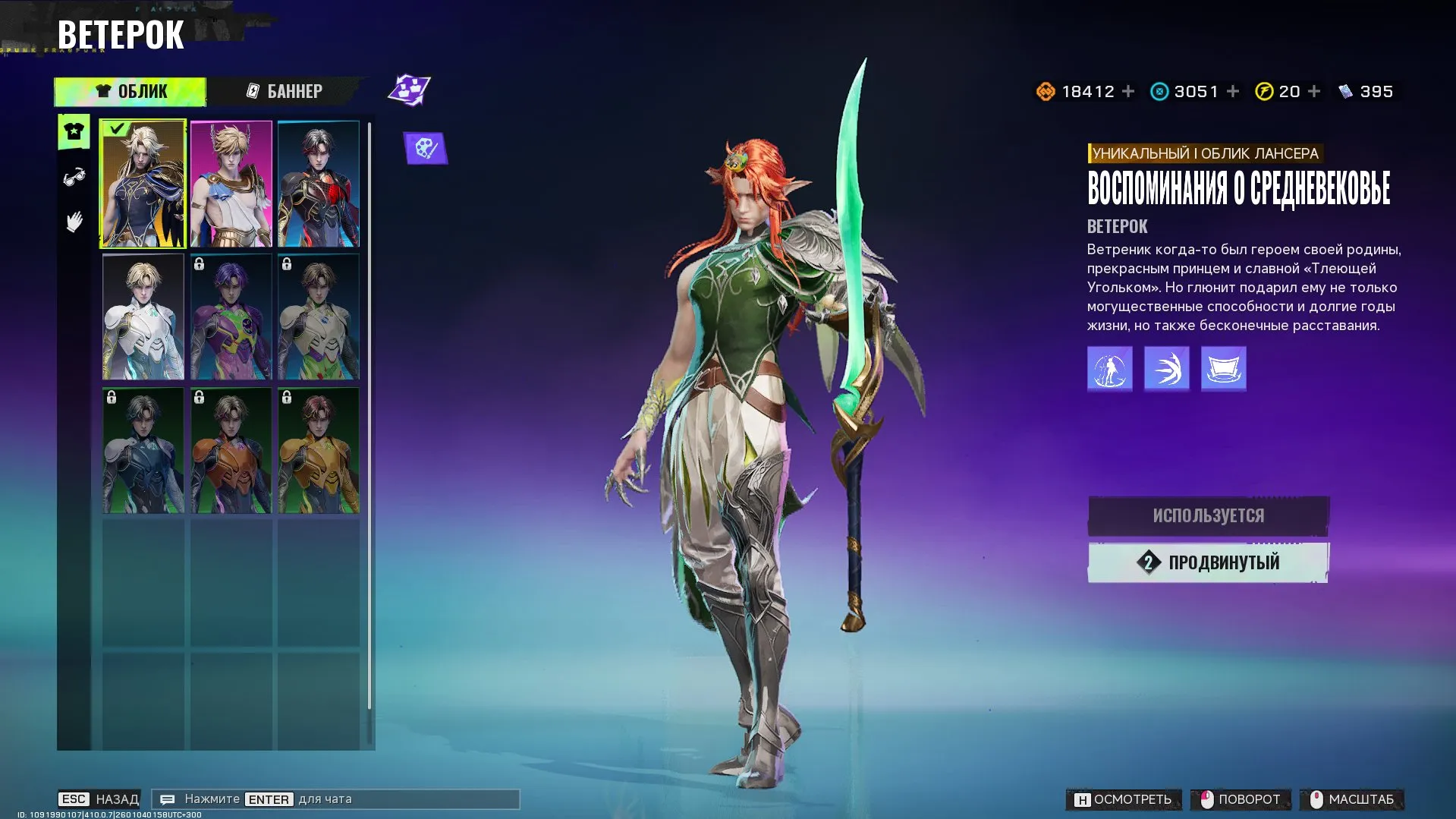Open the БАННЕР tab
This screenshot has height=819, width=1456.
click(x=285, y=91)
